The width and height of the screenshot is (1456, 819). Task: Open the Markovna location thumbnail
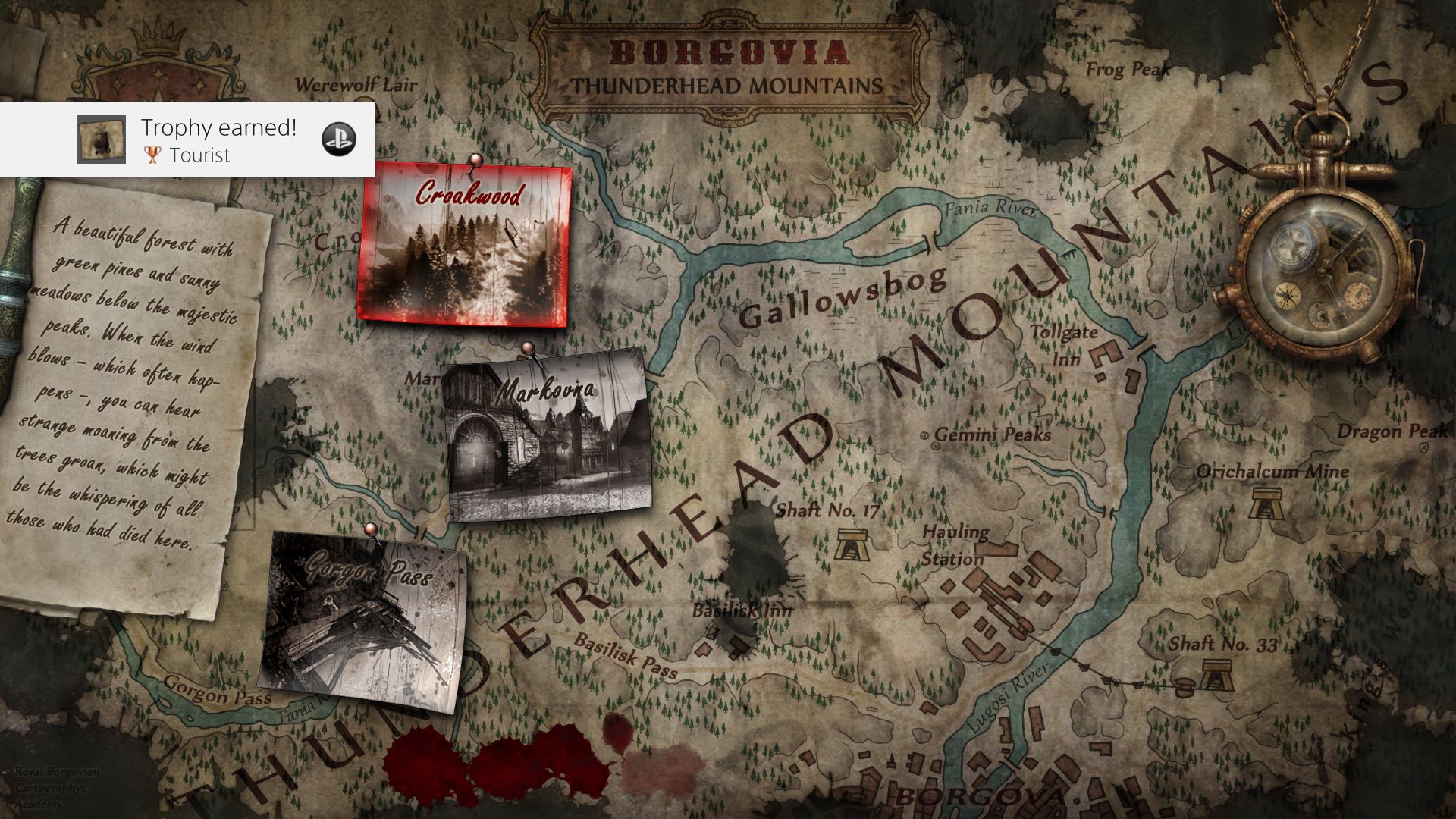pos(548,440)
